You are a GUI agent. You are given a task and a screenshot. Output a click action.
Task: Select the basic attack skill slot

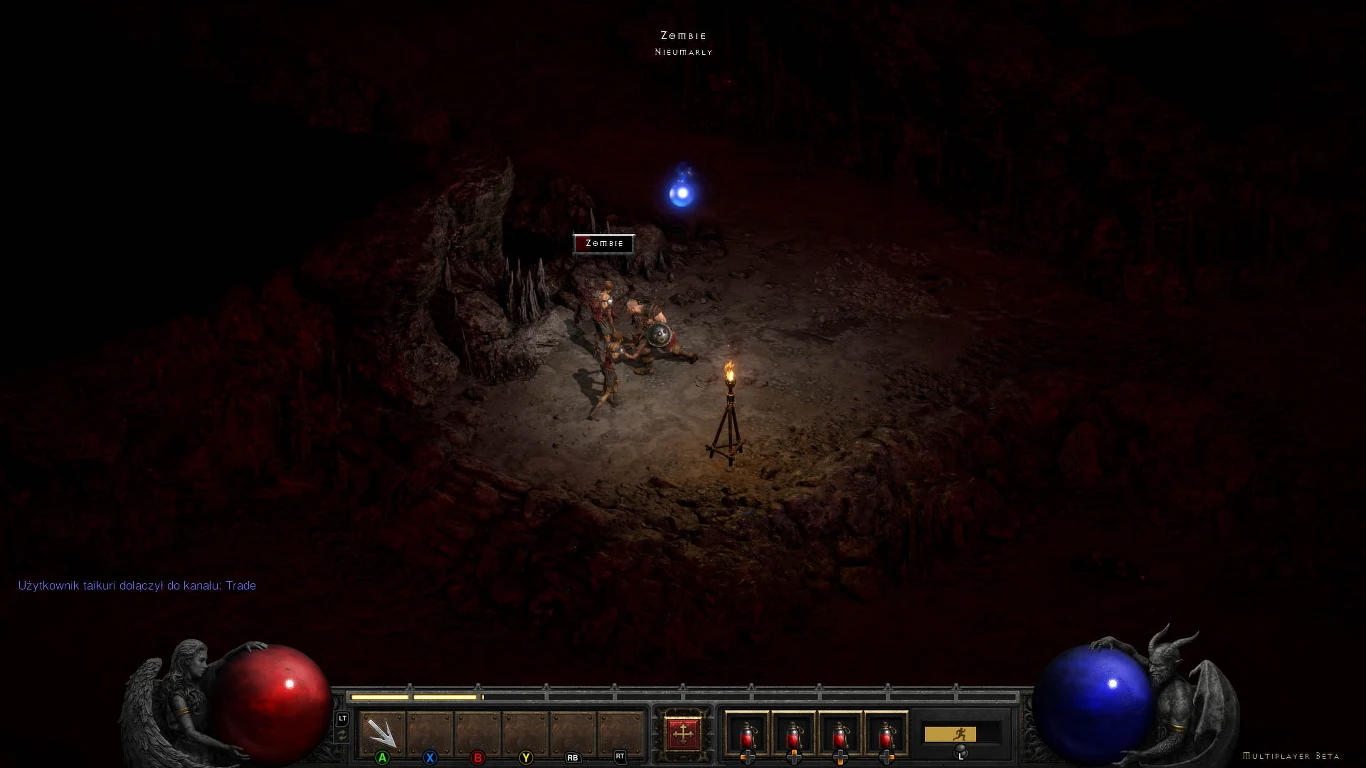tap(382, 734)
